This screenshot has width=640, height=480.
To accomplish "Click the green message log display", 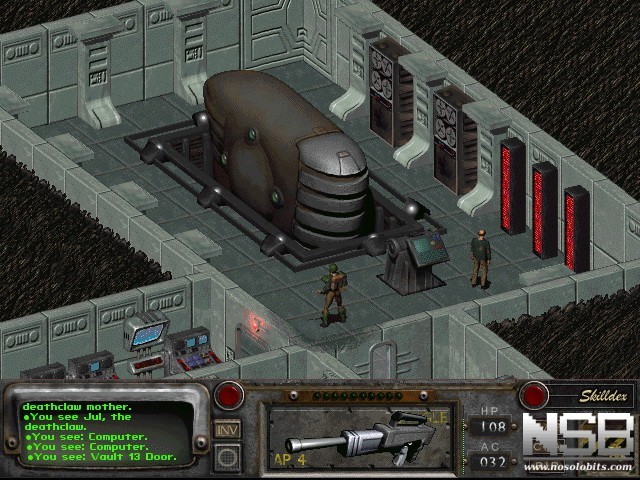I will click(105, 431).
